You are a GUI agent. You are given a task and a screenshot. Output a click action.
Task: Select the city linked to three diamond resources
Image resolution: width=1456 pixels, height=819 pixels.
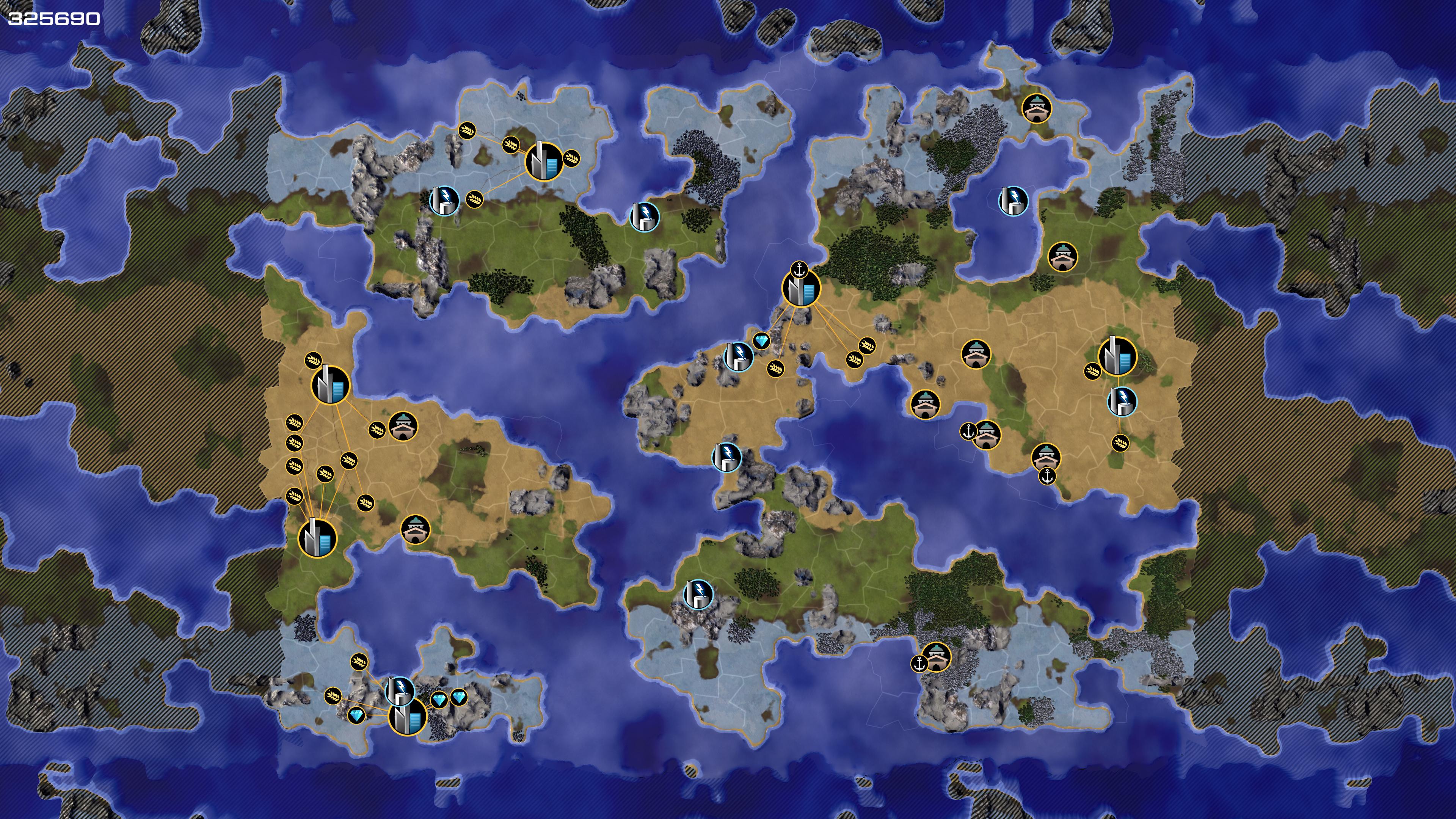pos(407,716)
